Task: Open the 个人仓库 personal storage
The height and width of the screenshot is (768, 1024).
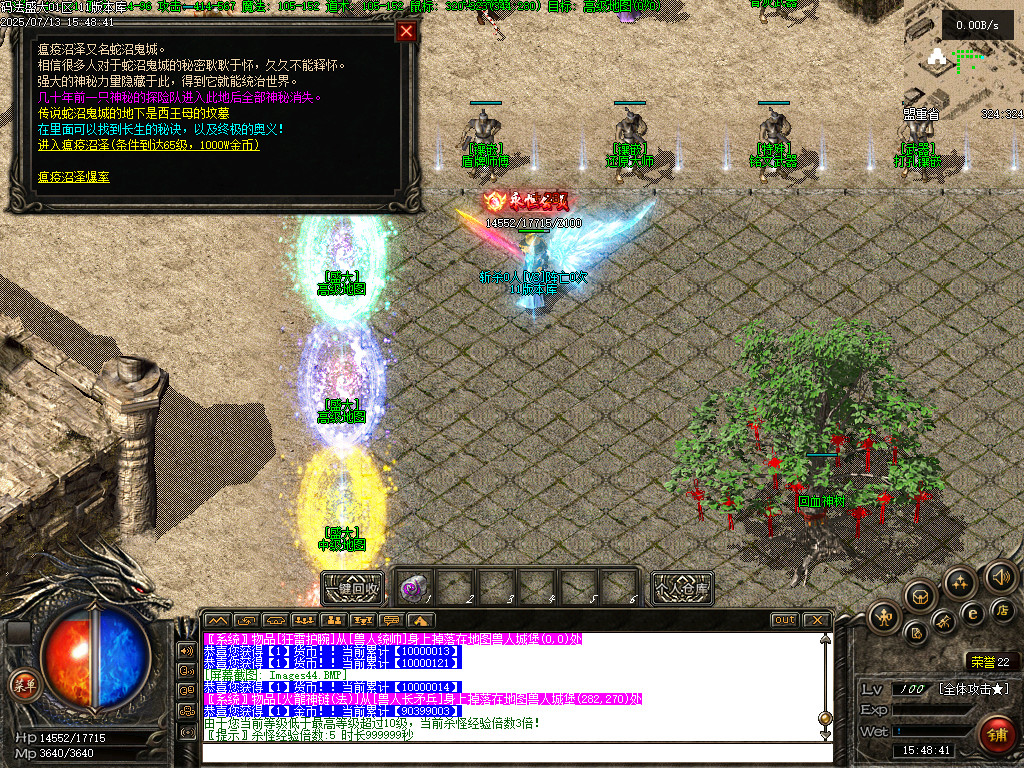Action: [x=682, y=588]
